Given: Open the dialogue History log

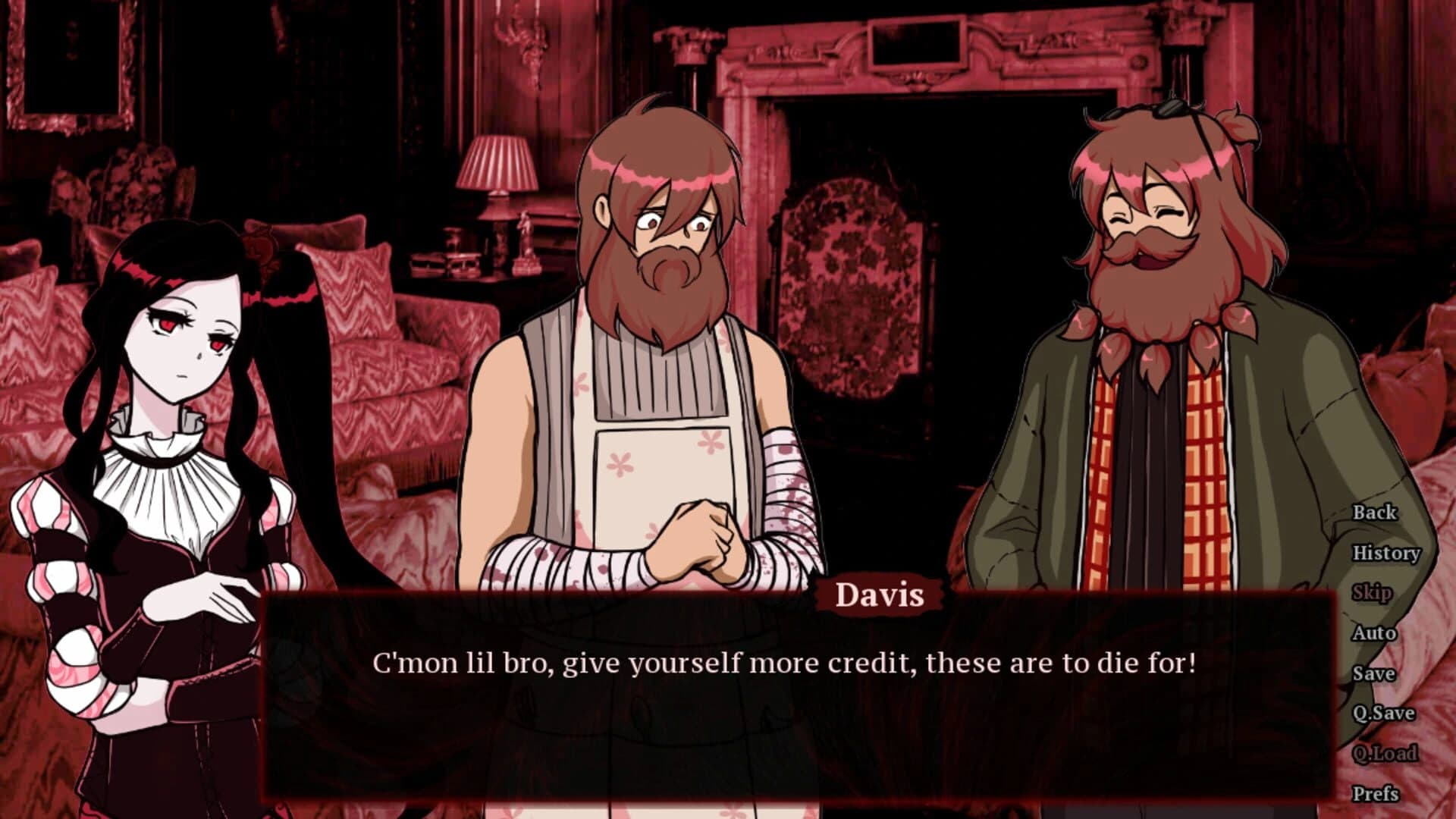Looking at the screenshot, I should (1386, 554).
